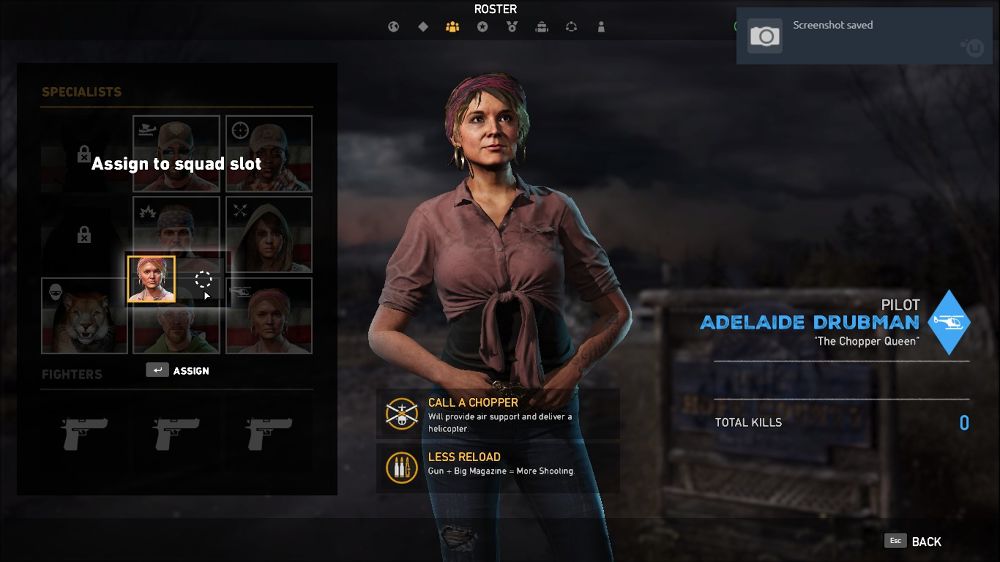Select Adelaide's highlighted squad slot portrait

pyautogui.click(x=151, y=279)
